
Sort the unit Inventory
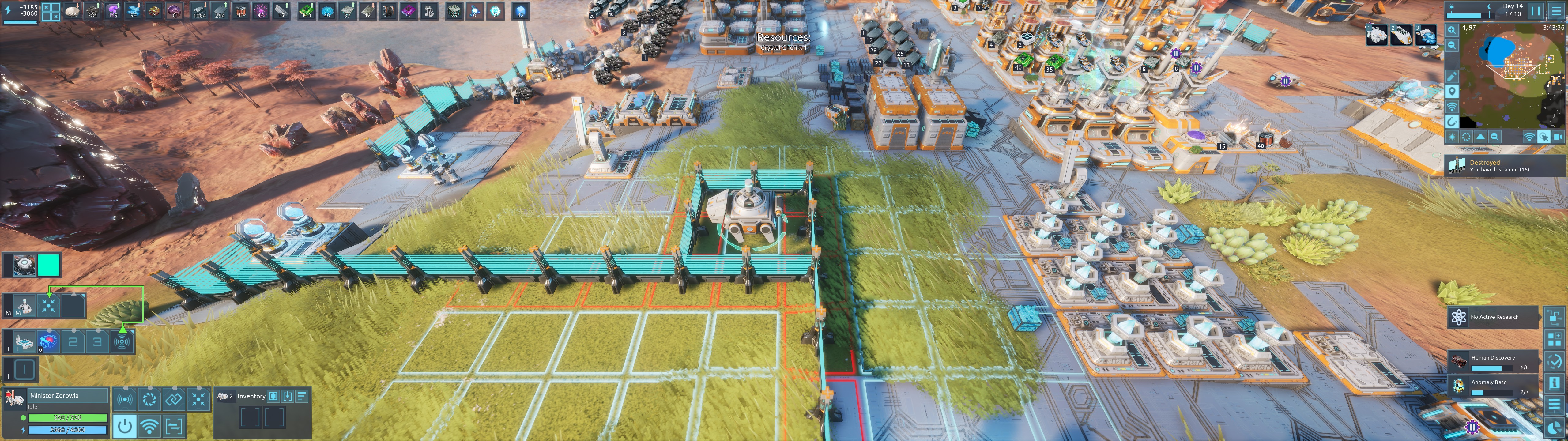click(x=301, y=397)
